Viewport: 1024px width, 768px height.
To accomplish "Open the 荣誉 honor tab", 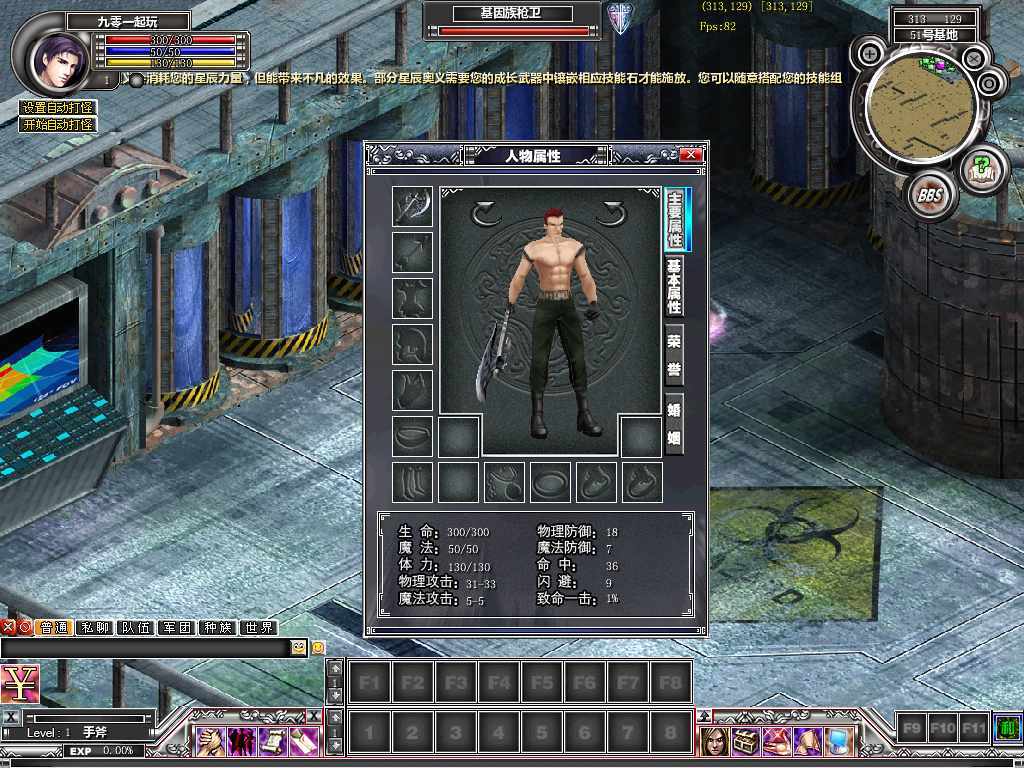I will tap(675, 355).
